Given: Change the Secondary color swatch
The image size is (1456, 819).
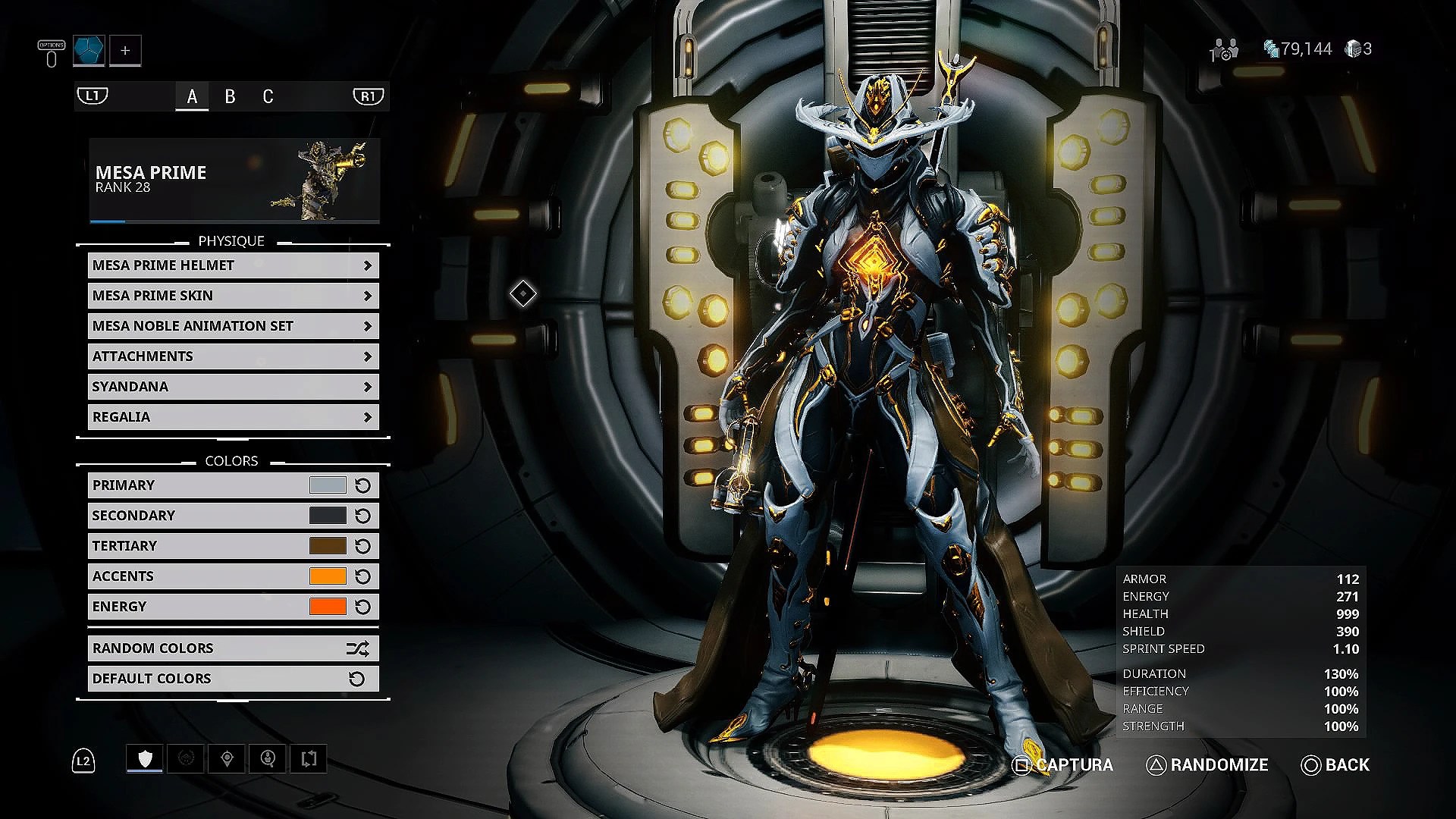Looking at the screenshot, I should pos(328,516).
